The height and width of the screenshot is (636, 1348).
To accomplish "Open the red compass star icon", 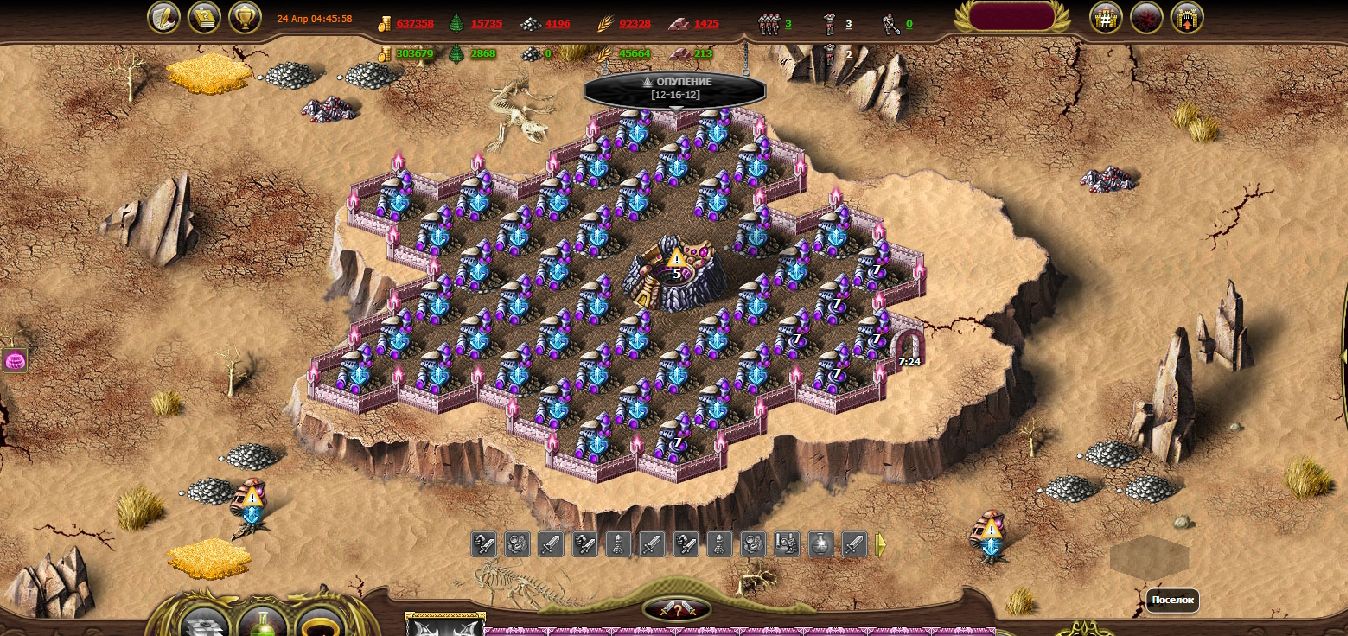I will [1146, 17].
